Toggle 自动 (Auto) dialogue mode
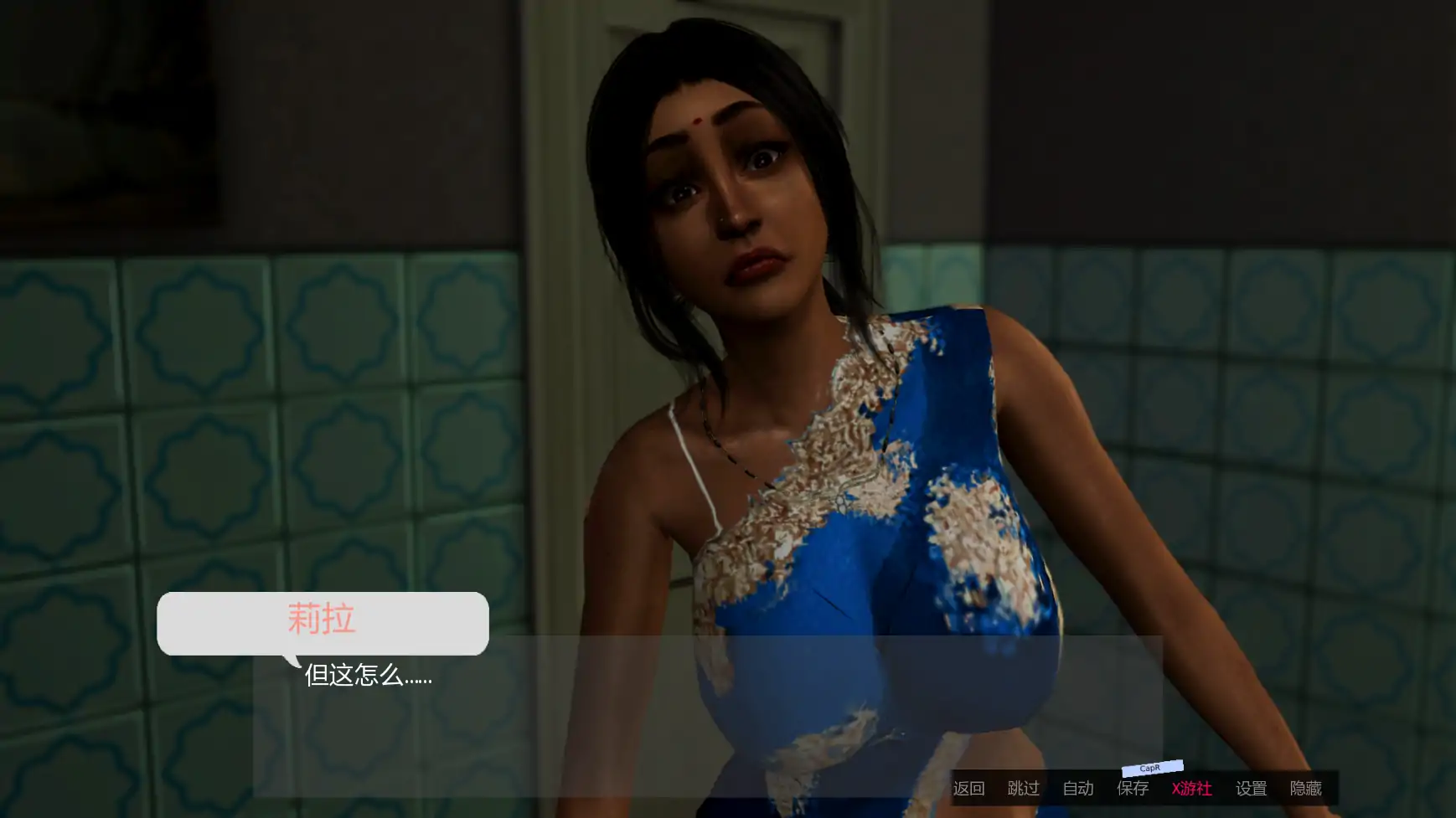 coord(1078,788)
